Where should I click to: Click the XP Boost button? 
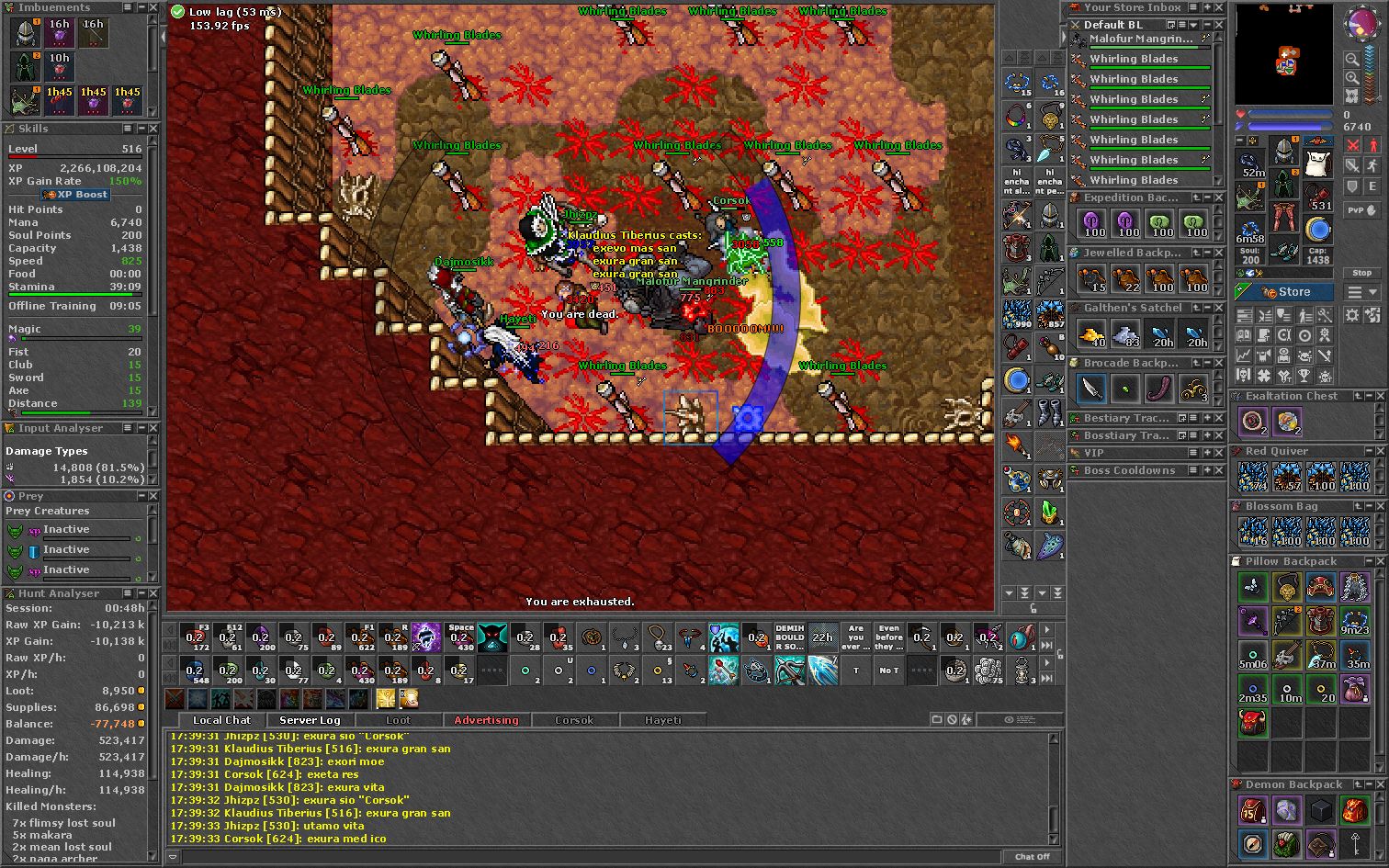pos(76,195)
